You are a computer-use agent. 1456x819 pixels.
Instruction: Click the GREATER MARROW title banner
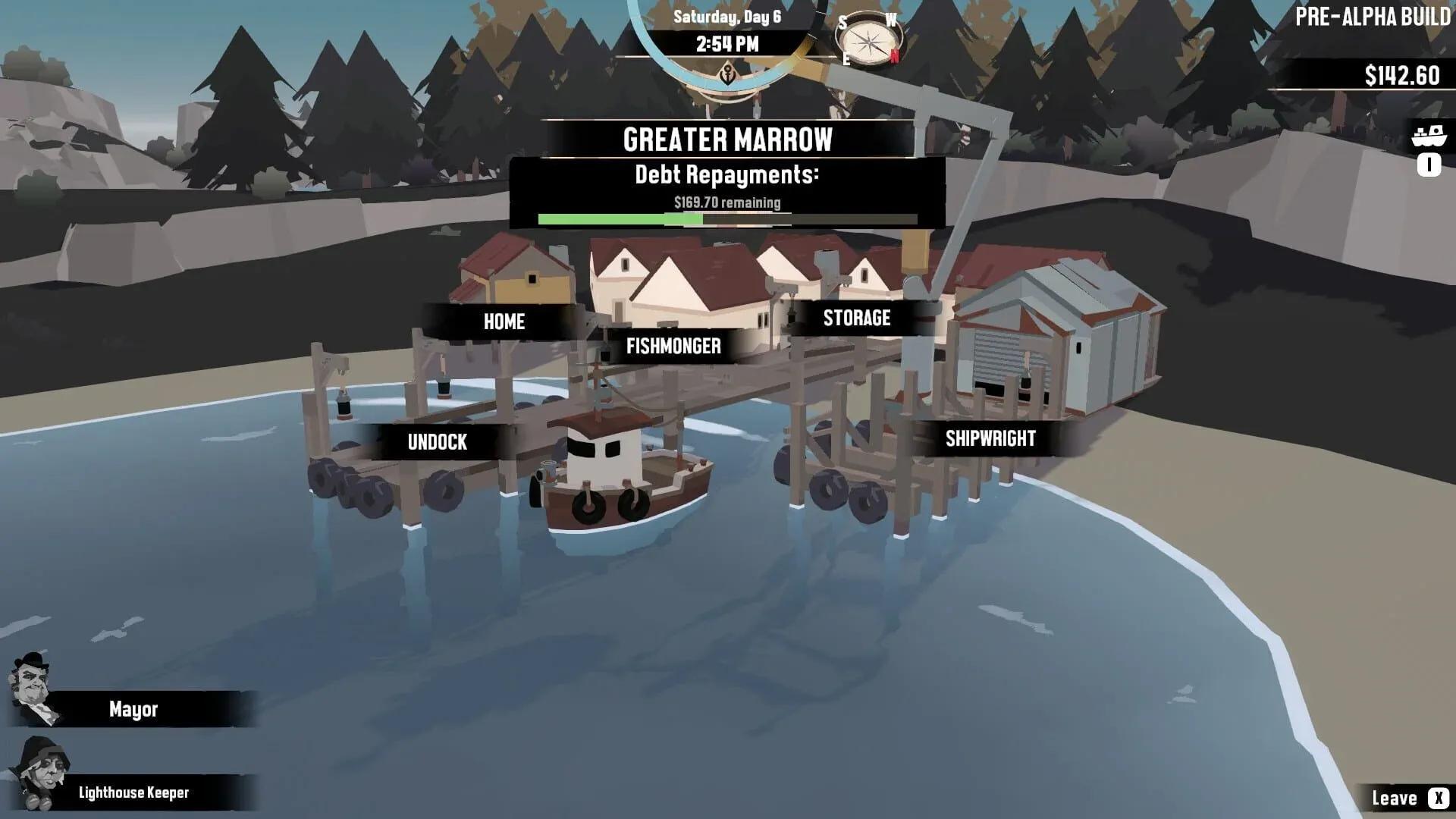point(726,139)
